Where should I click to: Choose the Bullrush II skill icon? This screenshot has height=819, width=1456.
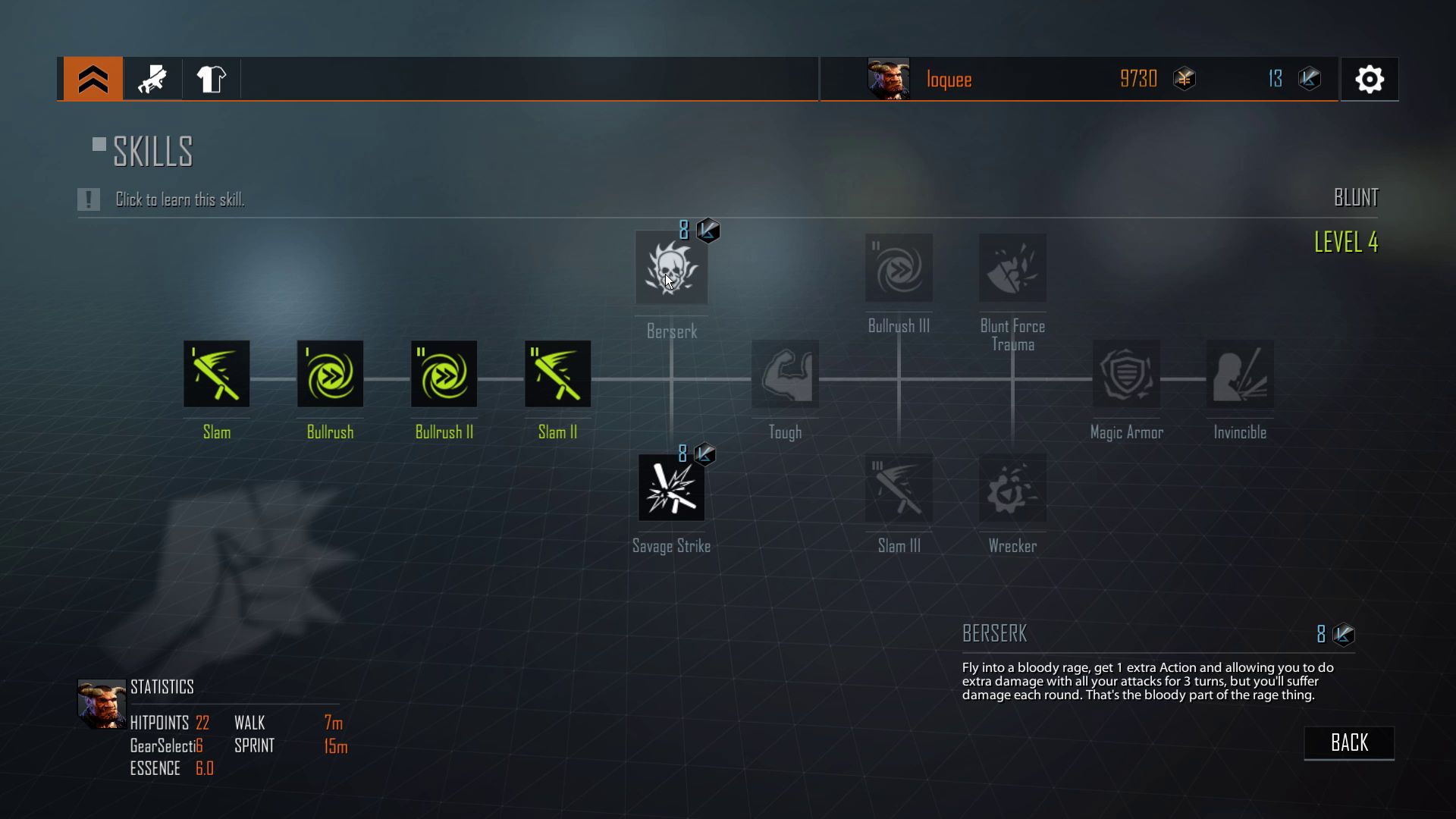pyautogui.click(x=444, y=374)
